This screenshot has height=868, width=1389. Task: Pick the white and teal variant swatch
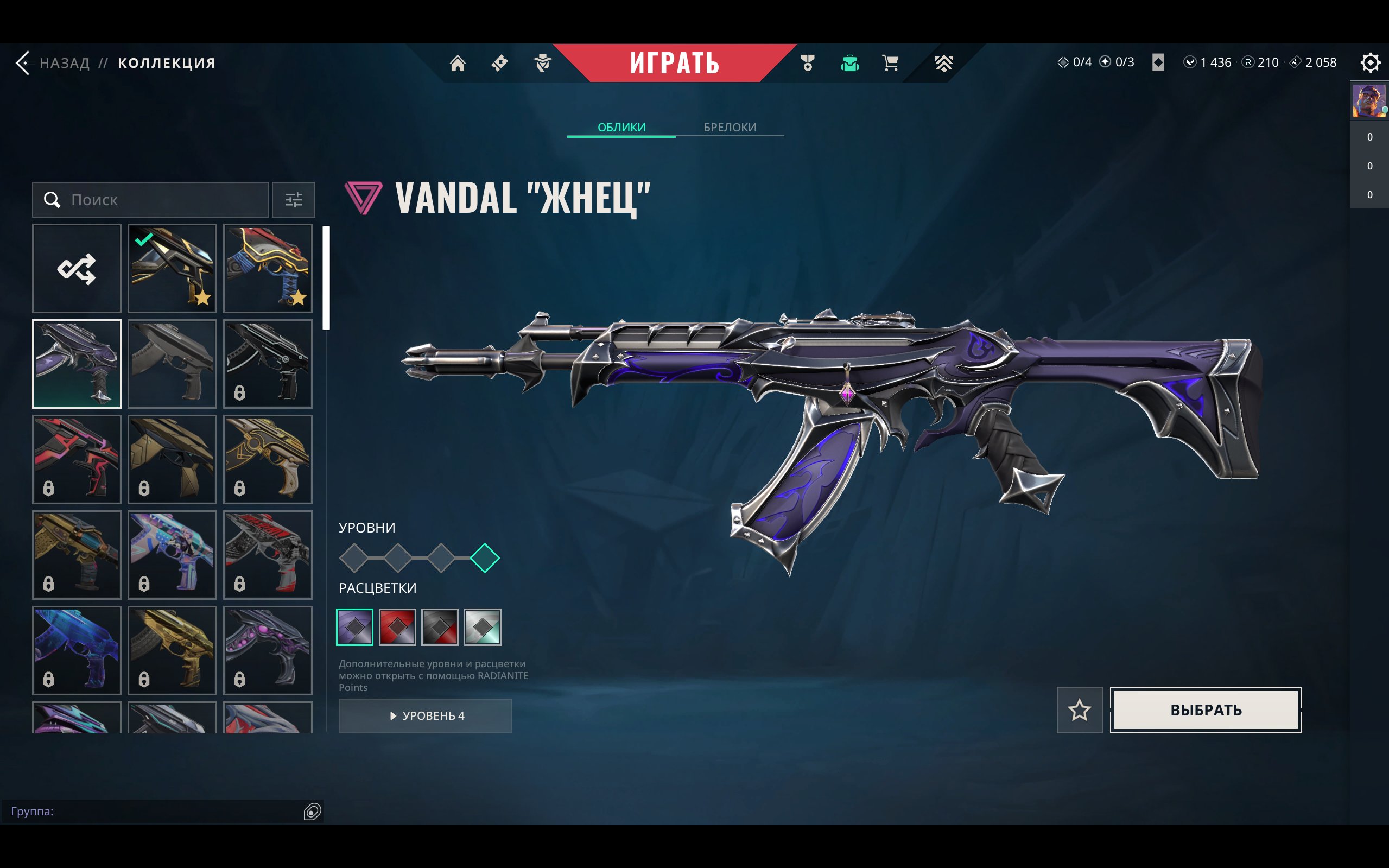pos(482,627)
